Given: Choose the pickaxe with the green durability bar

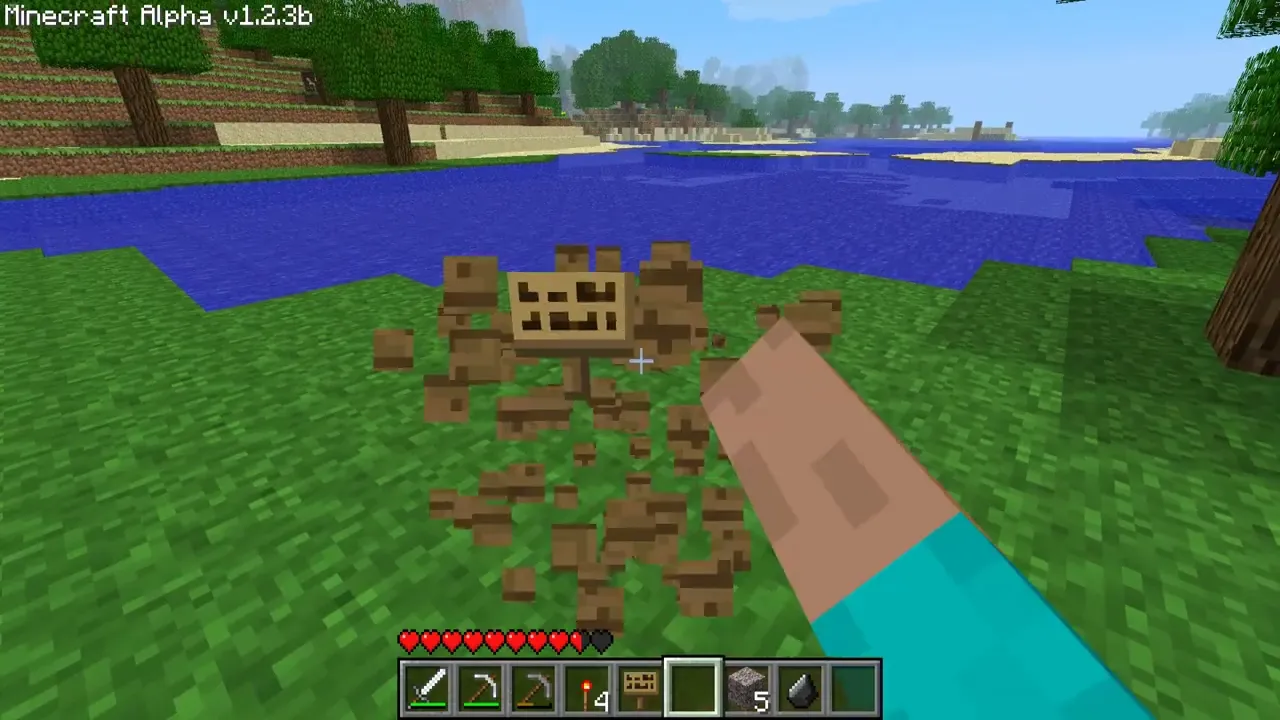Looking at the screenshot, I should coord(482,688).
